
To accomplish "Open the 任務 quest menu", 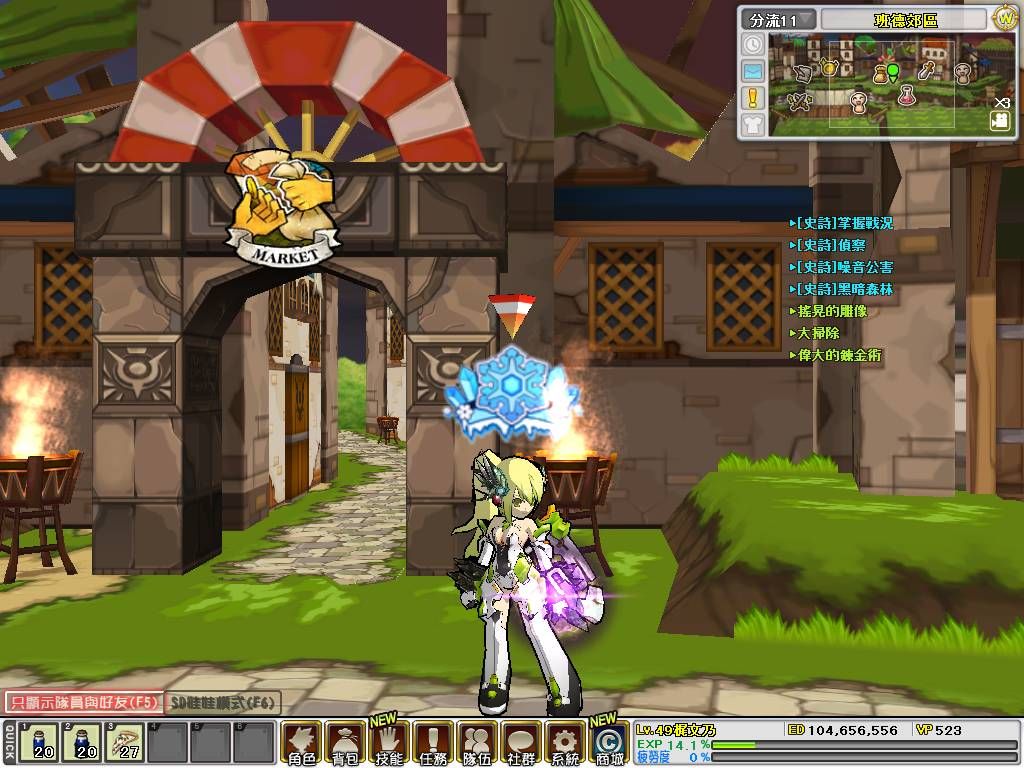I will pos(433,743).
